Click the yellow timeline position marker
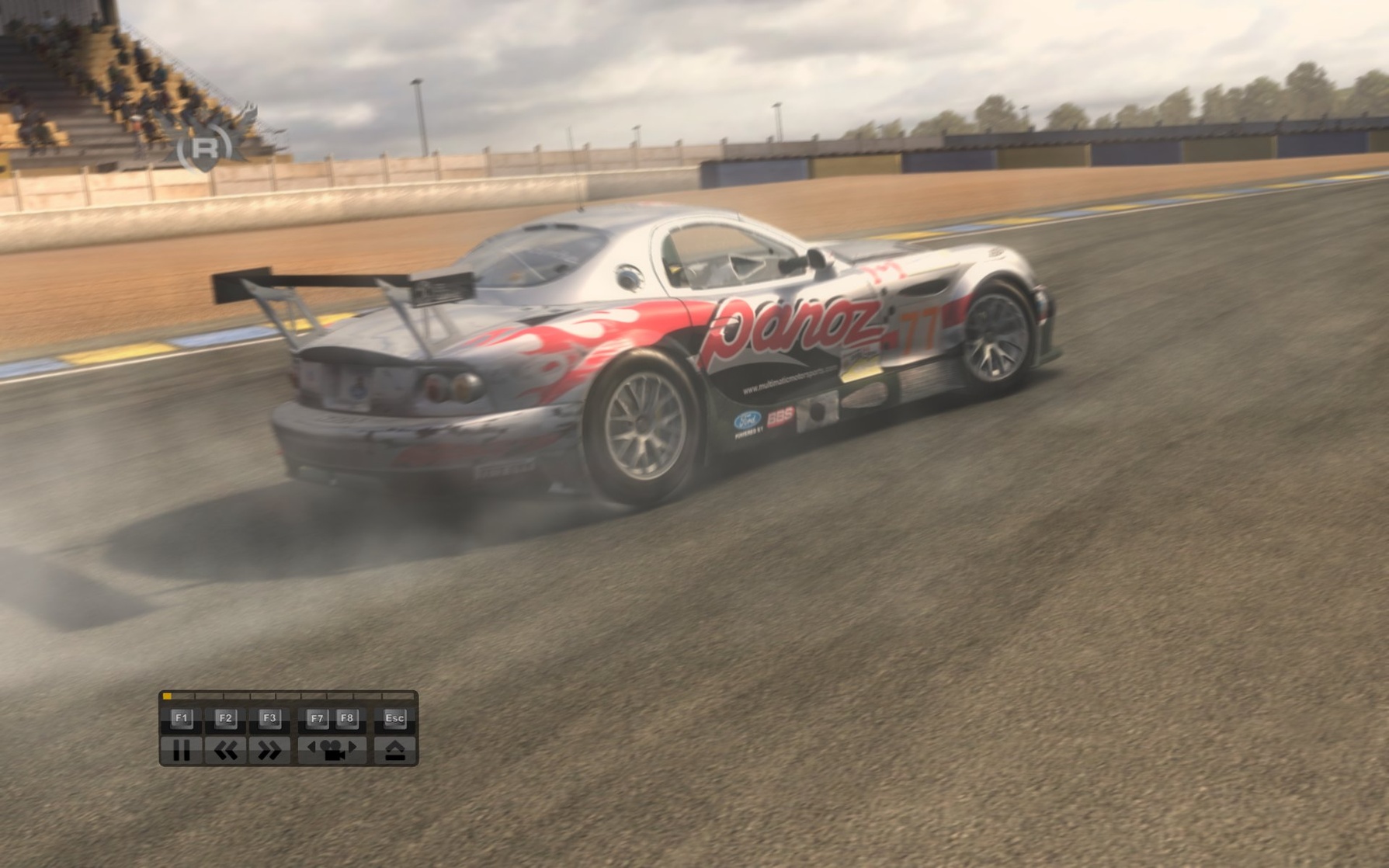This screenshot has width=1389, height=868. (167, 696)
